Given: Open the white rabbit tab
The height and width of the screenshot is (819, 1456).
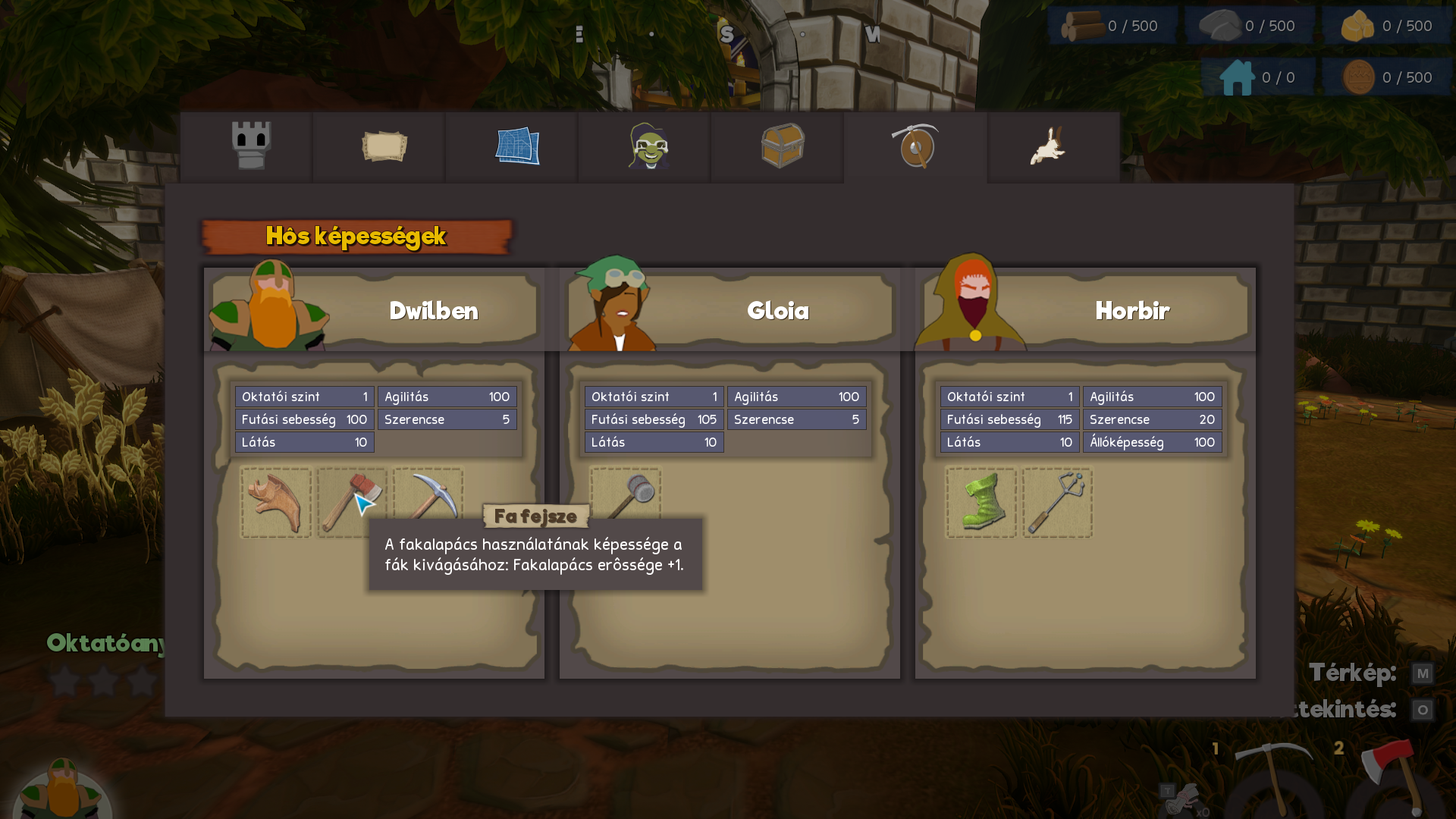Looking at the screenshot, I should click(x=1049, y=146).
